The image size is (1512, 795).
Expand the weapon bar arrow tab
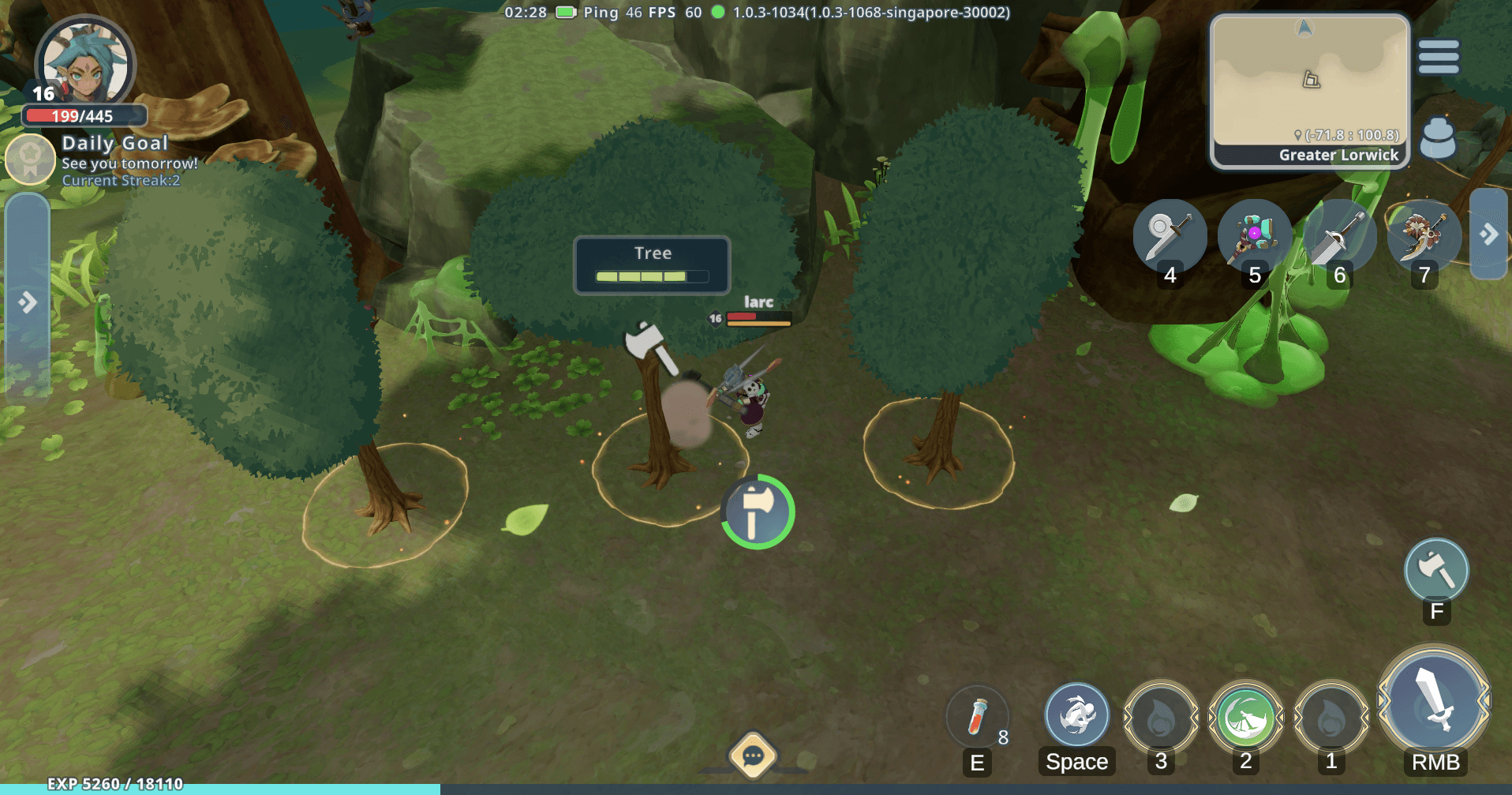[1489, 234]
